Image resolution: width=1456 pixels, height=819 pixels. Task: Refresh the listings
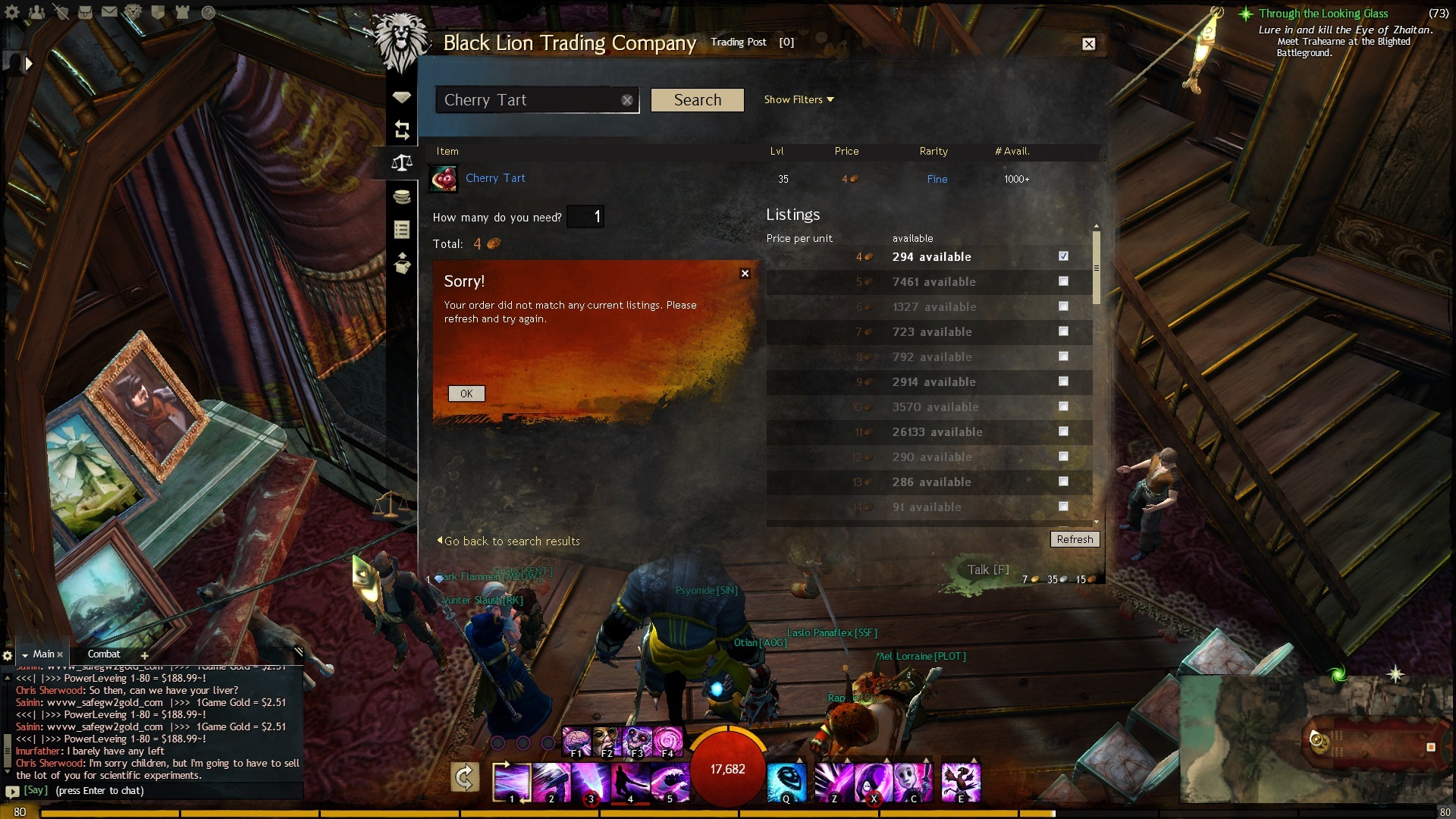[1075, 539]
